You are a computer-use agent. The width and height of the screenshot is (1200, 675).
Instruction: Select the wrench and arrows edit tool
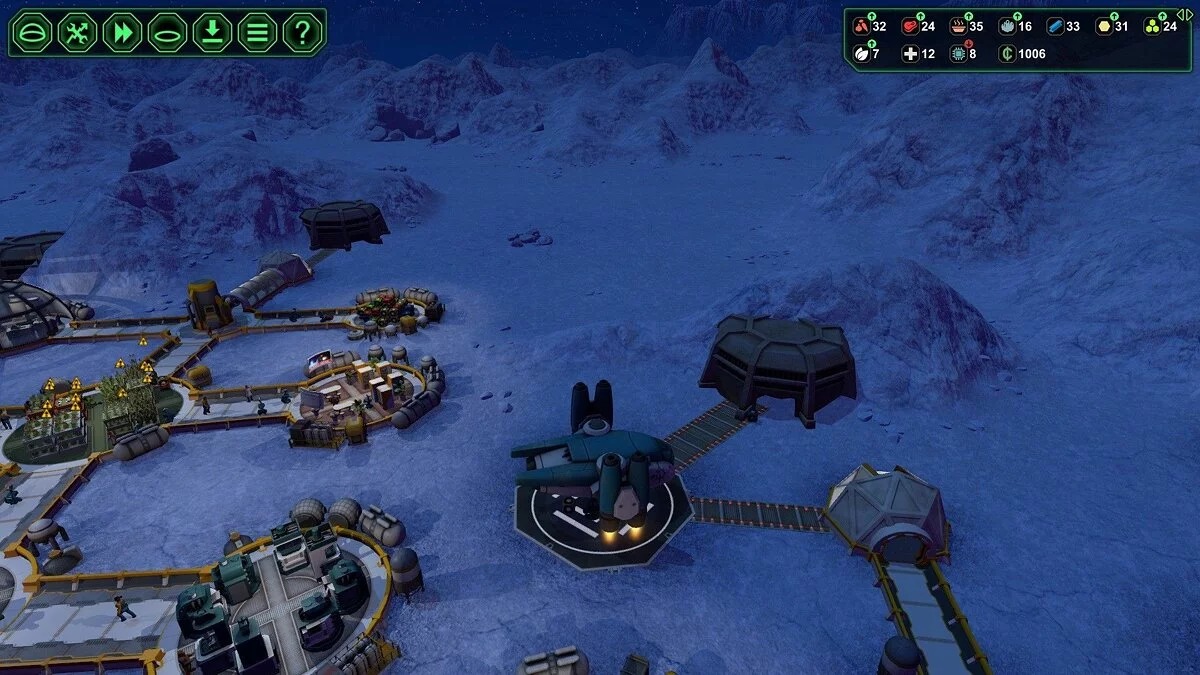point(78,33)
